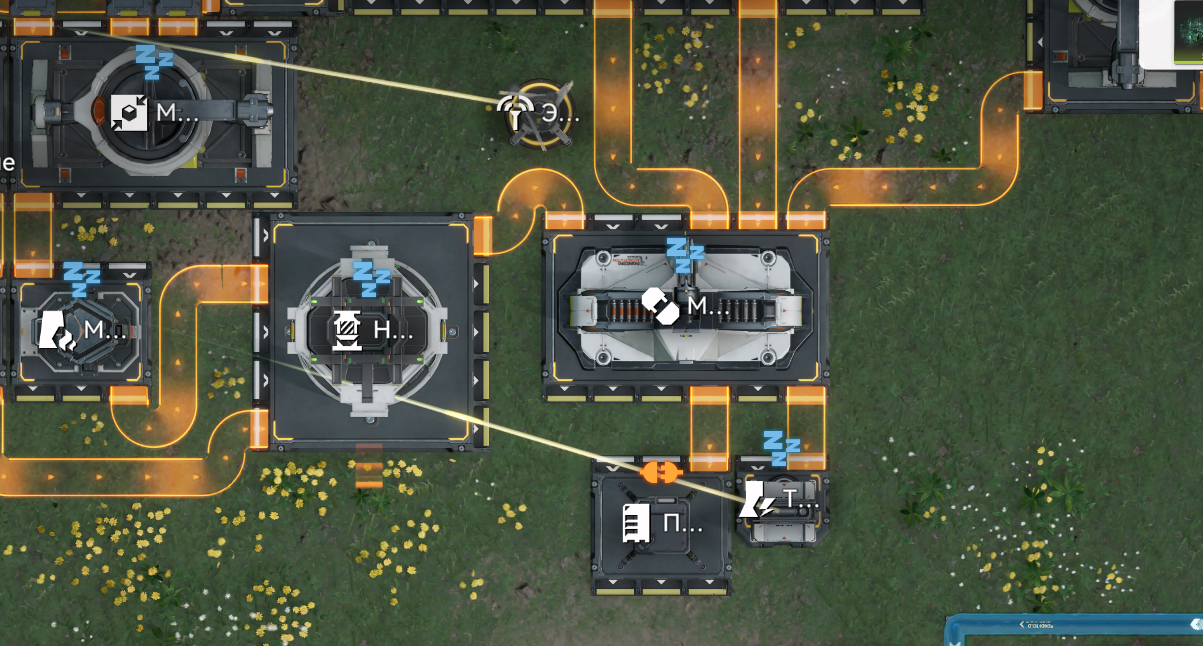1203x646 pixels.
Task: Click the antenna-icon label marked "Э..."
Action: tap(540, 113)
